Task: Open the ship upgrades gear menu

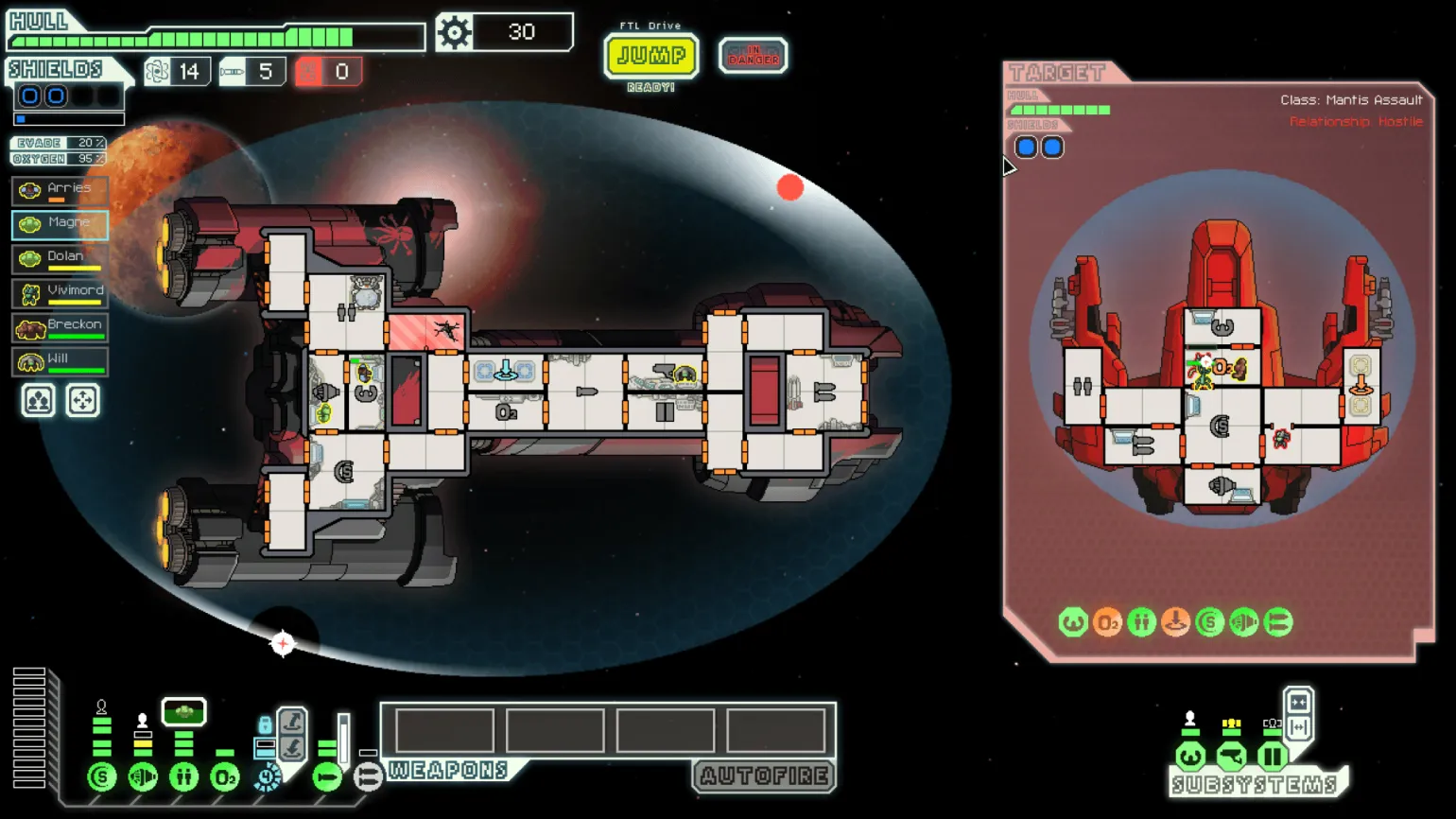Action: tap(455, 33)
